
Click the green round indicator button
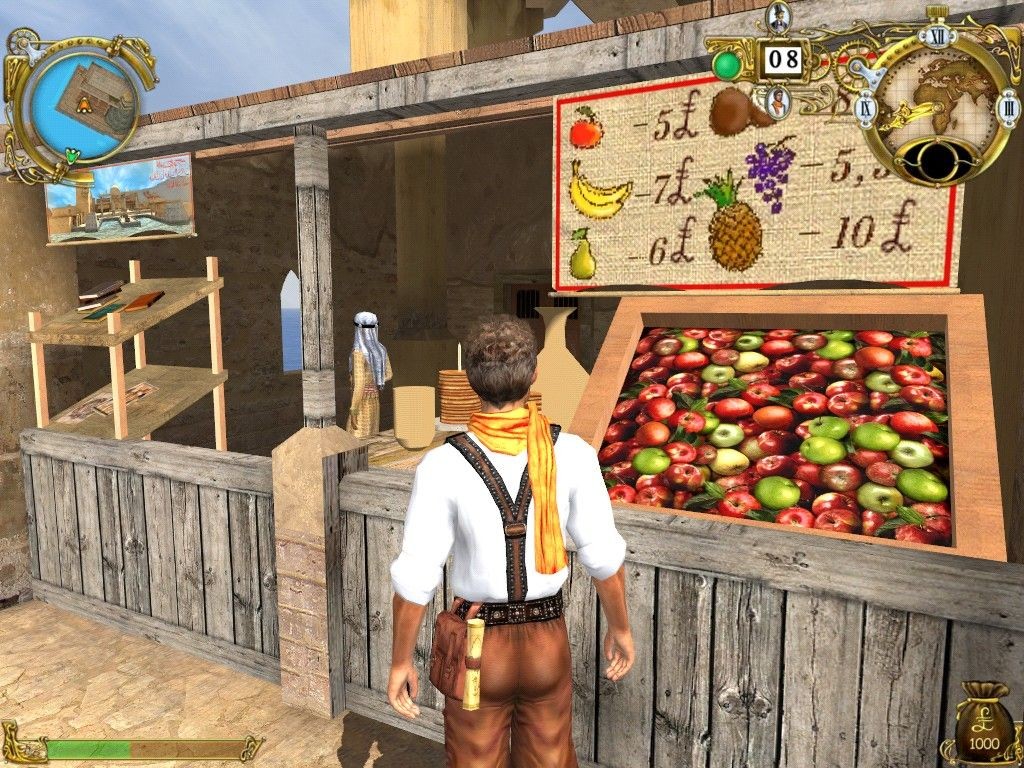point(727,66)
